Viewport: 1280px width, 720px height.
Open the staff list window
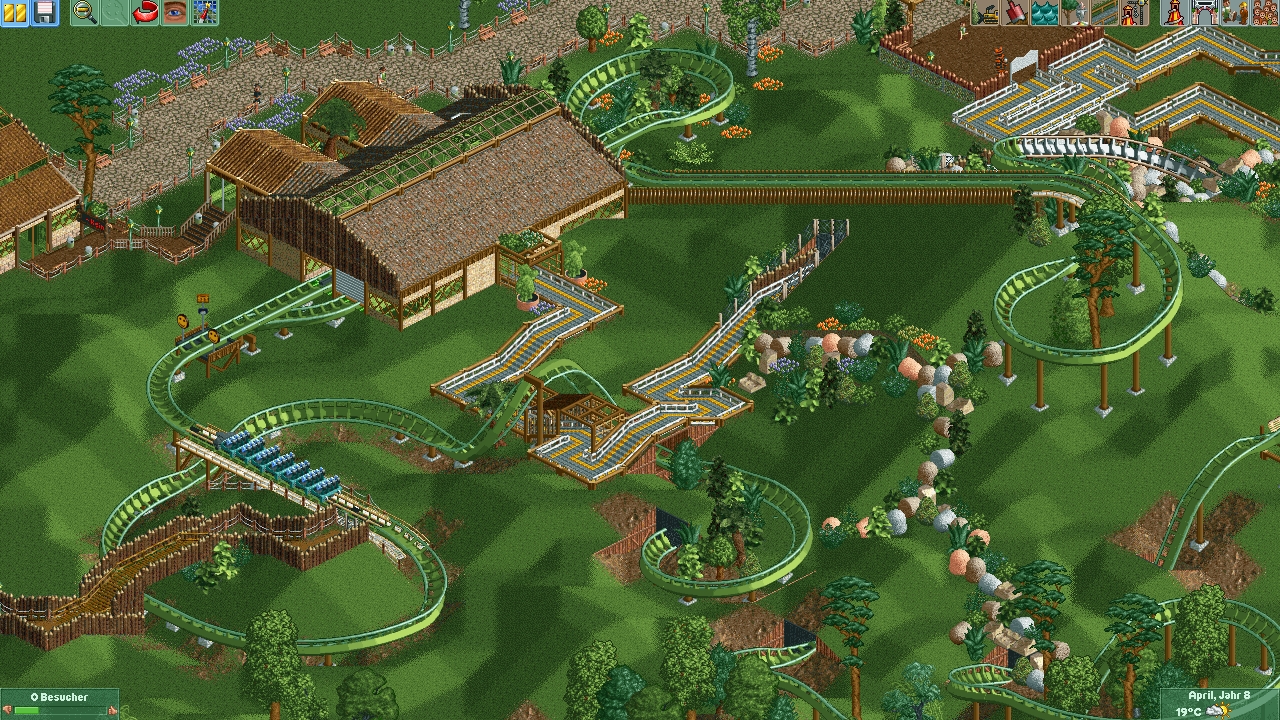1233,12
